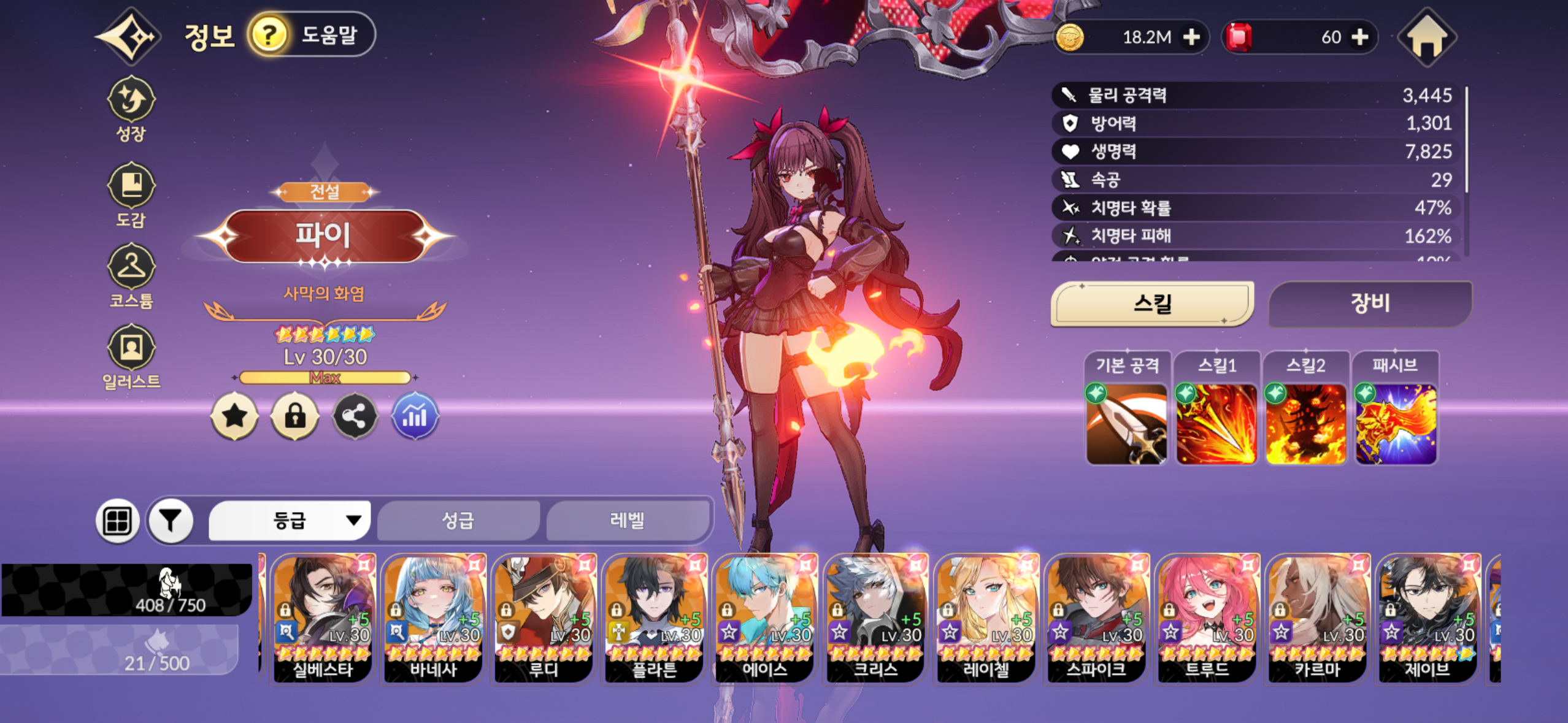
Task: View the 패시브 passive skill icon
Action: tap(1395, 423)
